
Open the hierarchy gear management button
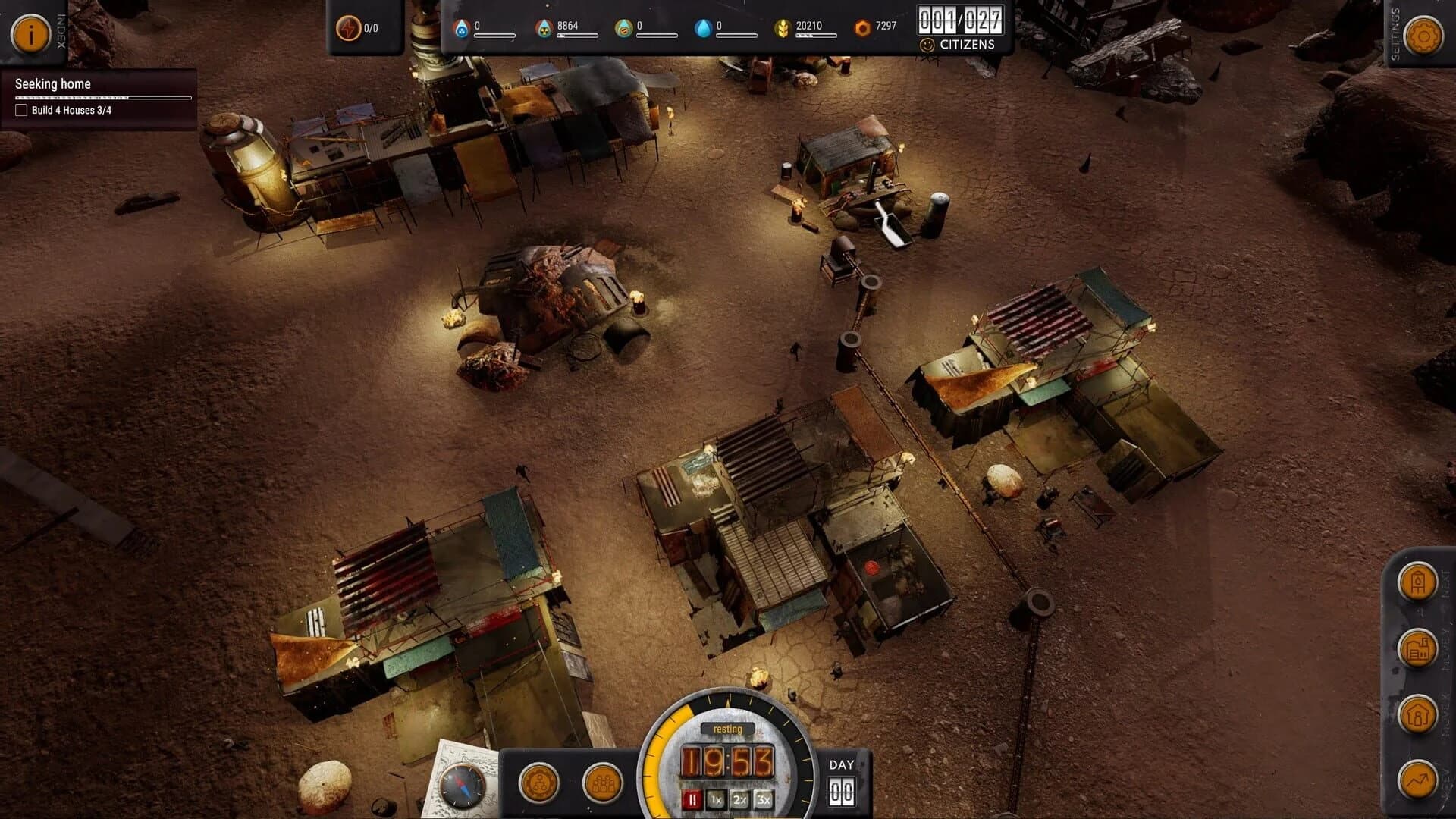pyautogui.click(x=539, y=783)
